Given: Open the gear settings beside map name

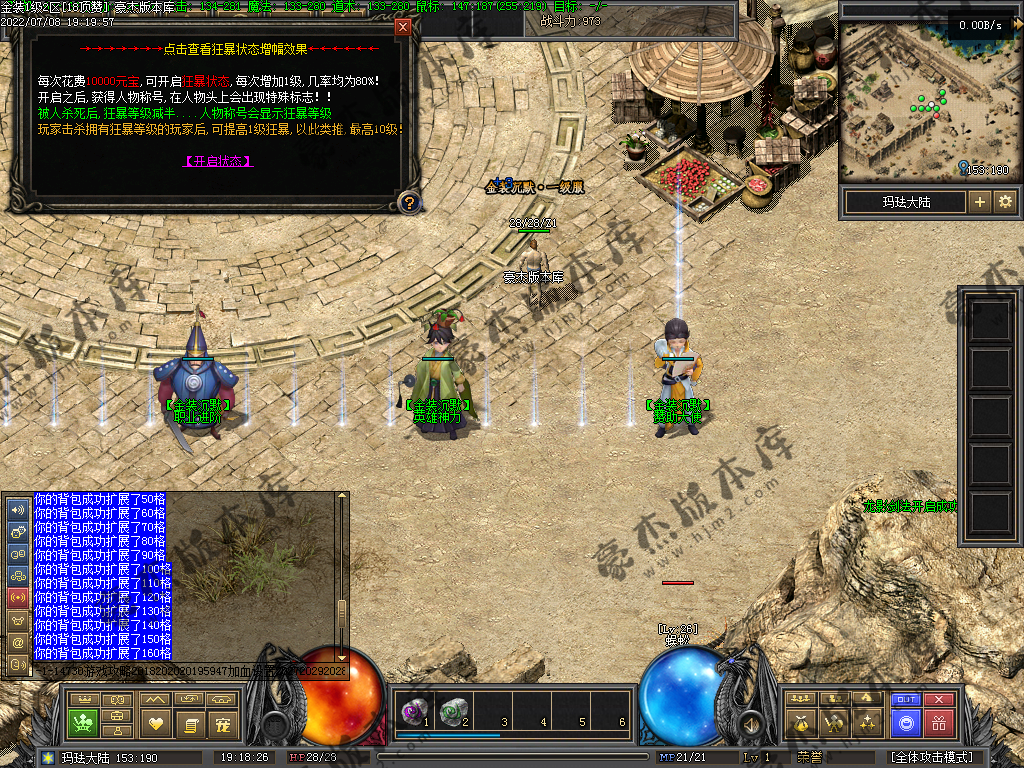Looking at the screenshot, I should click(x=1005, y=202).
